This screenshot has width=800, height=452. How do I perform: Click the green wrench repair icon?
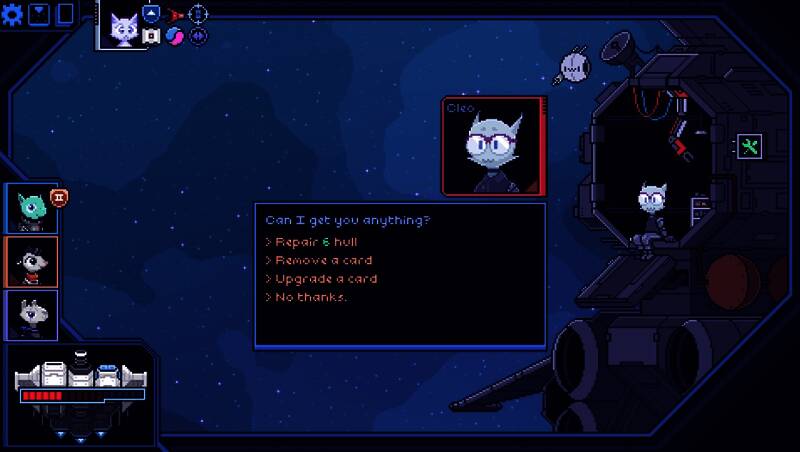click(x=750, y=147)
